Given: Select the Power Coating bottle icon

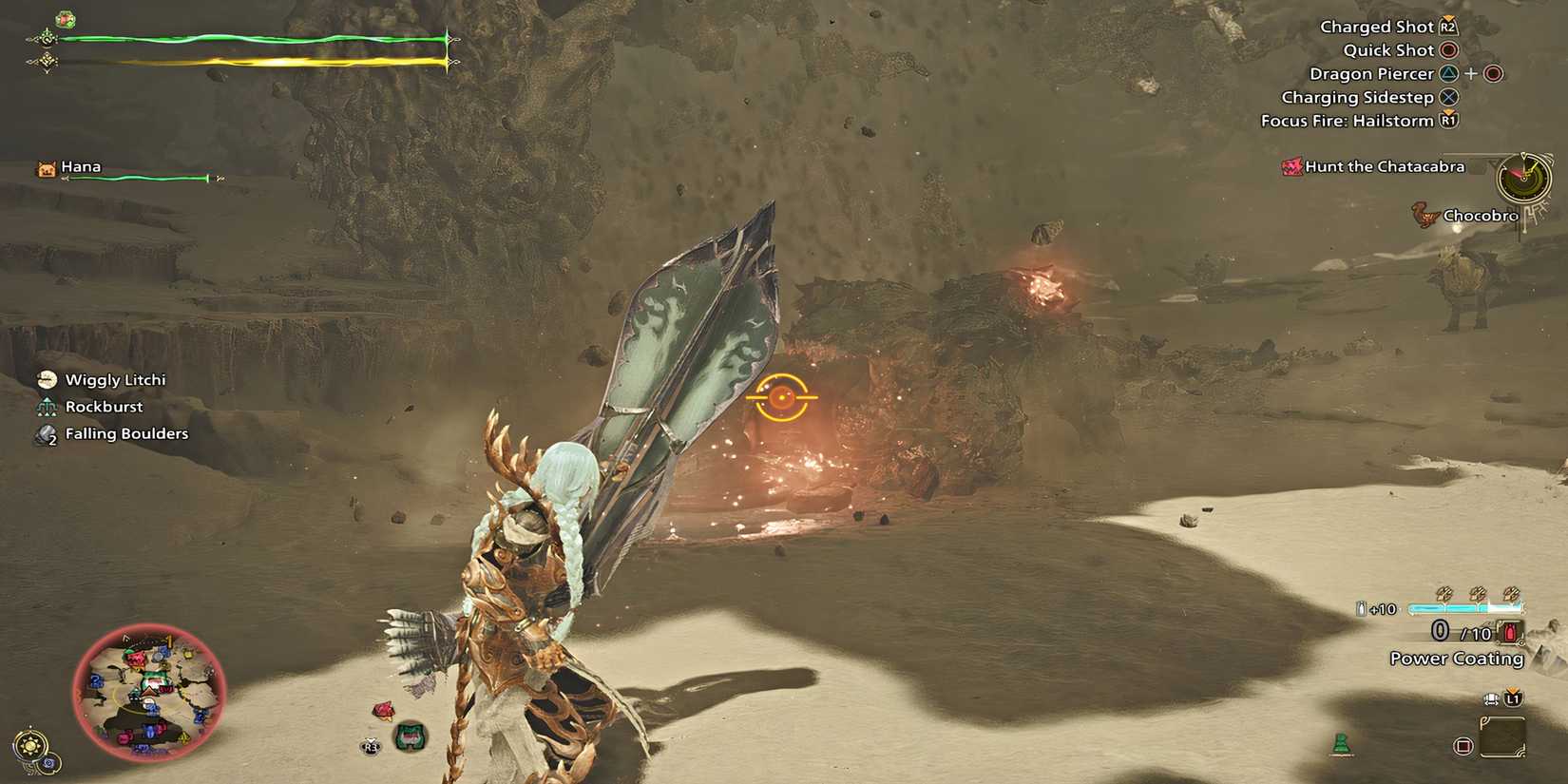Looking at the screenshot, I should tap(1509, 631).
